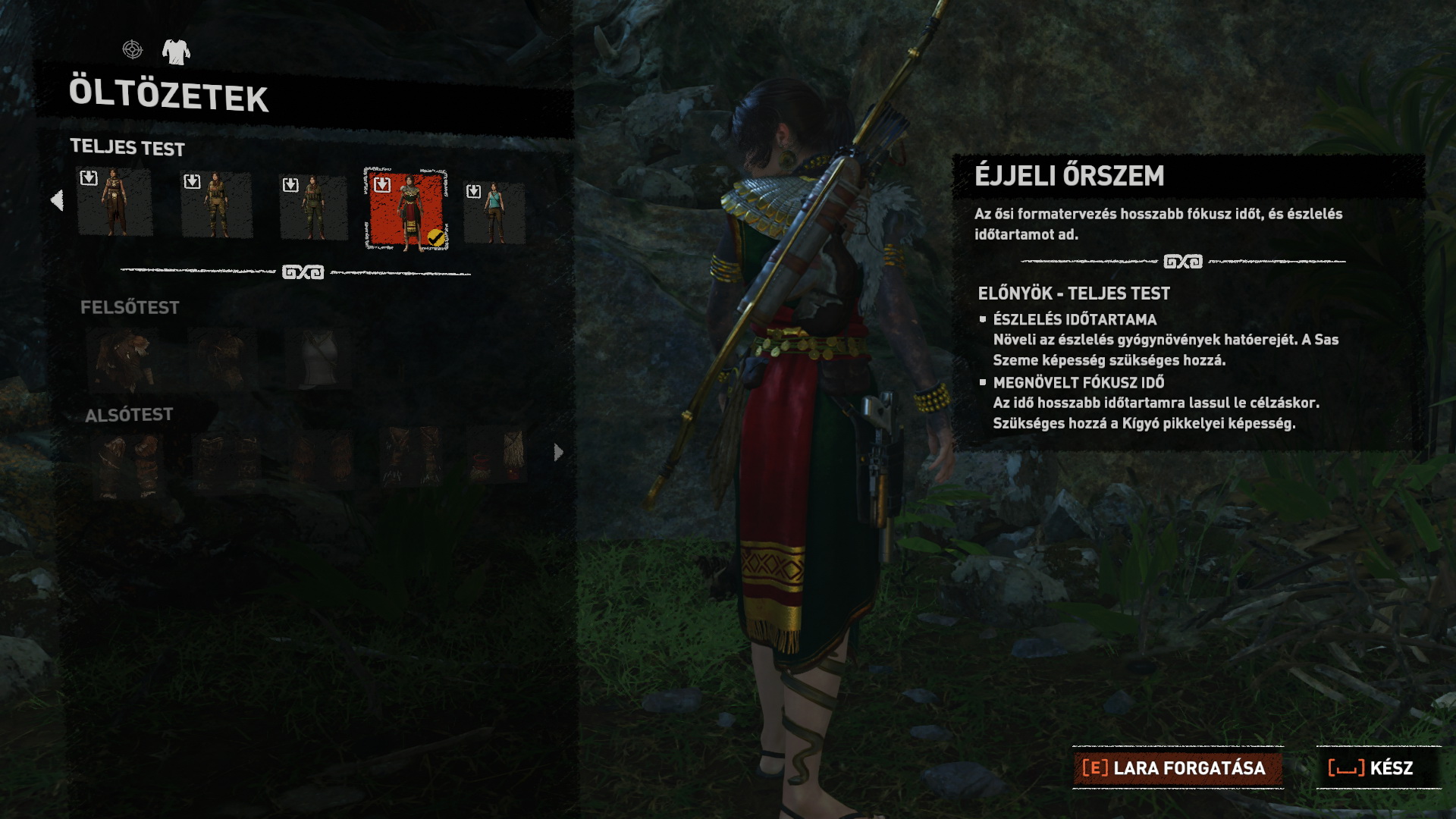The image size is (1456, 819).
Task: Select the red-wrapped straw lower-body piece
Action: [497, 455]
